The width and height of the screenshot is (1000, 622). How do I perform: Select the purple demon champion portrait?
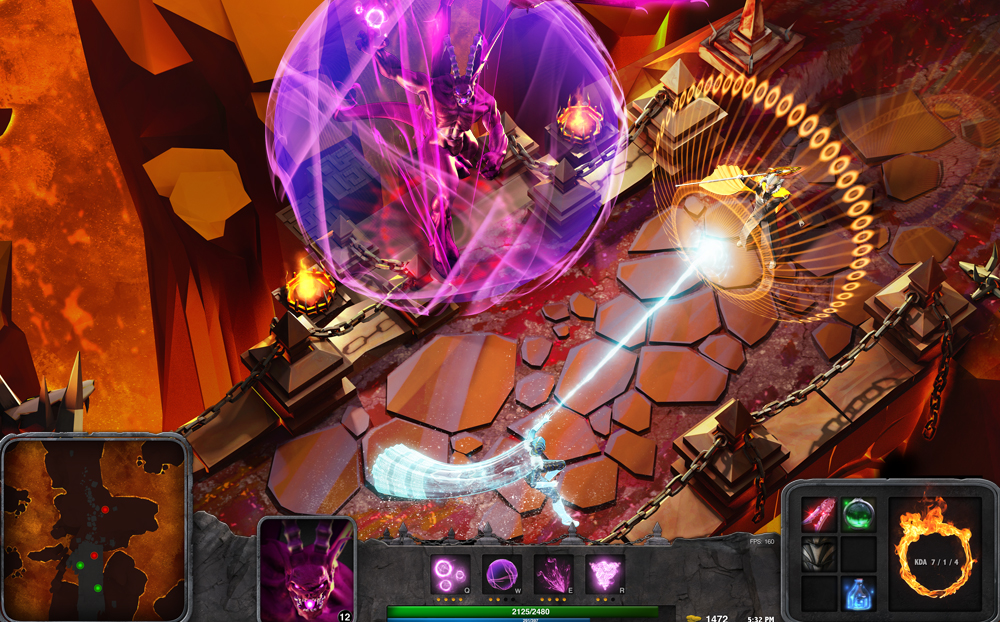pyautogui.click(x=307, y=570)
